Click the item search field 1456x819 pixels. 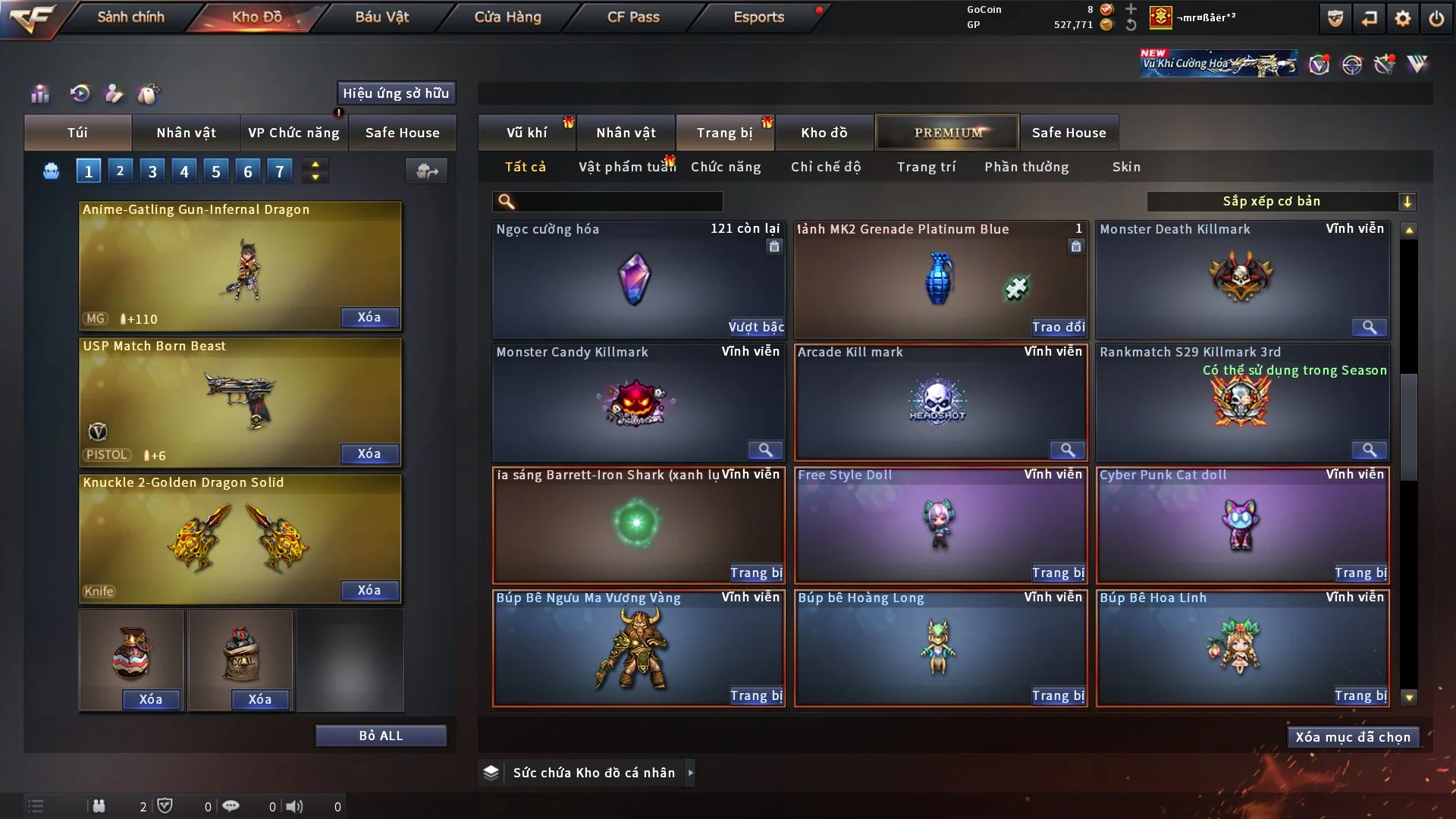tap(618, 202)
